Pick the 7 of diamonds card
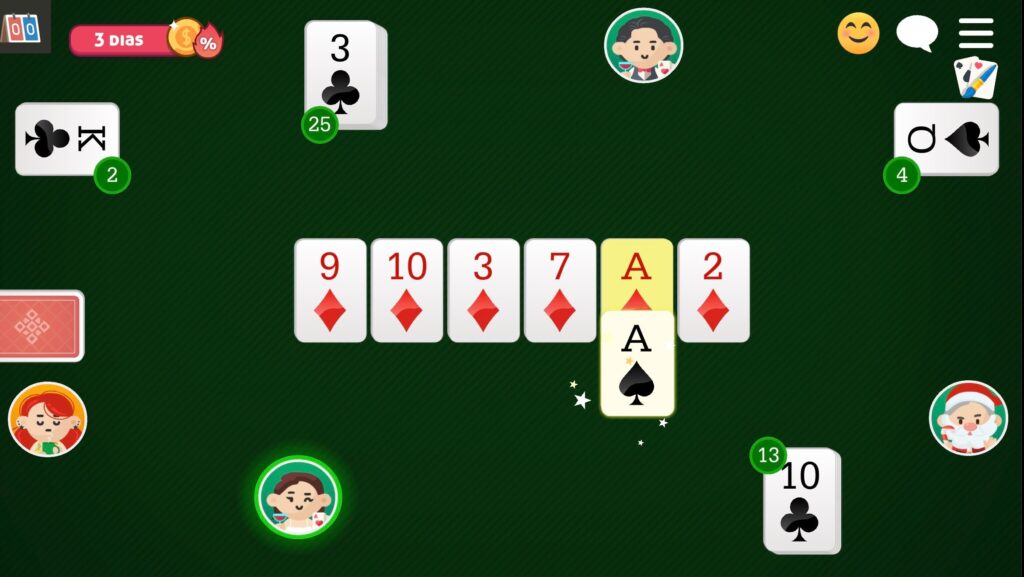Viewport: 1024px width, 577px height. point(560,290)
